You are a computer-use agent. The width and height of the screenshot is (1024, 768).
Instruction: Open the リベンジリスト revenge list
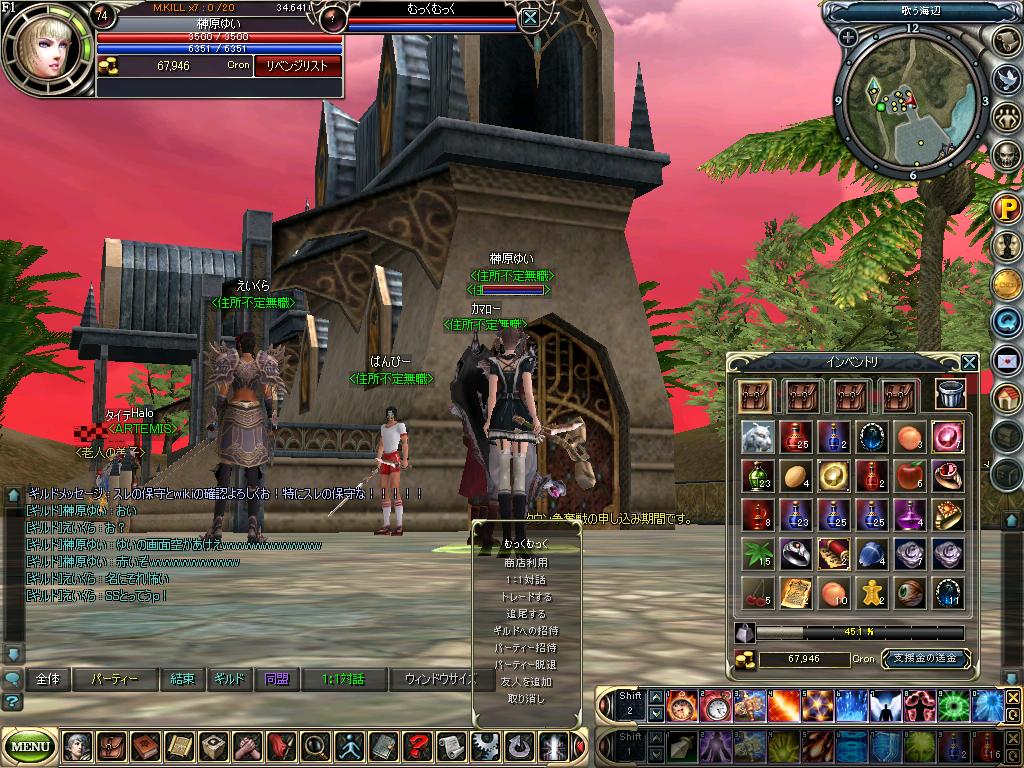(297, 66)
